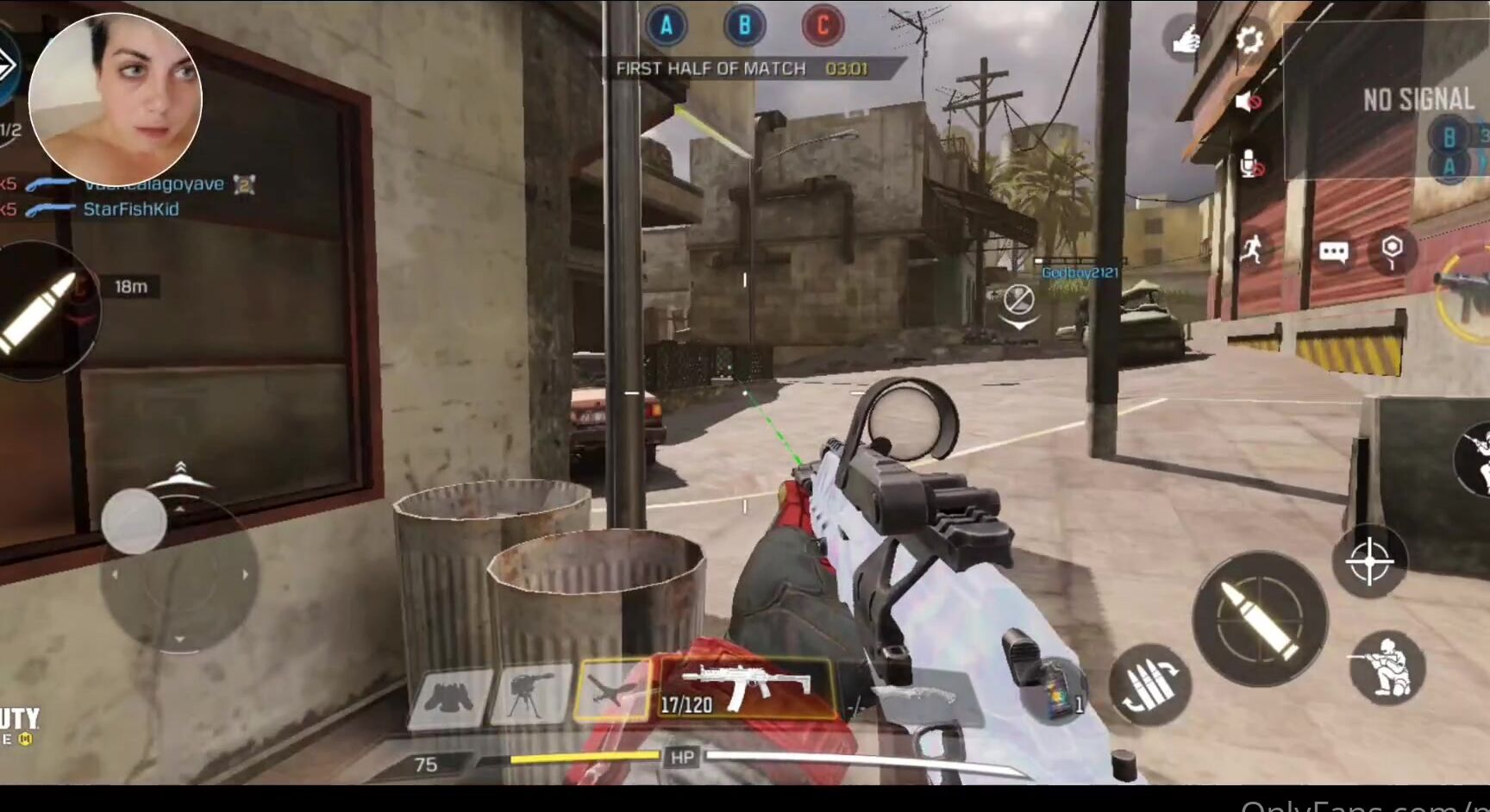Screen dimensions: 1490x812
Task: Activate the running man sprint icon
Action: coord(1252,250)
